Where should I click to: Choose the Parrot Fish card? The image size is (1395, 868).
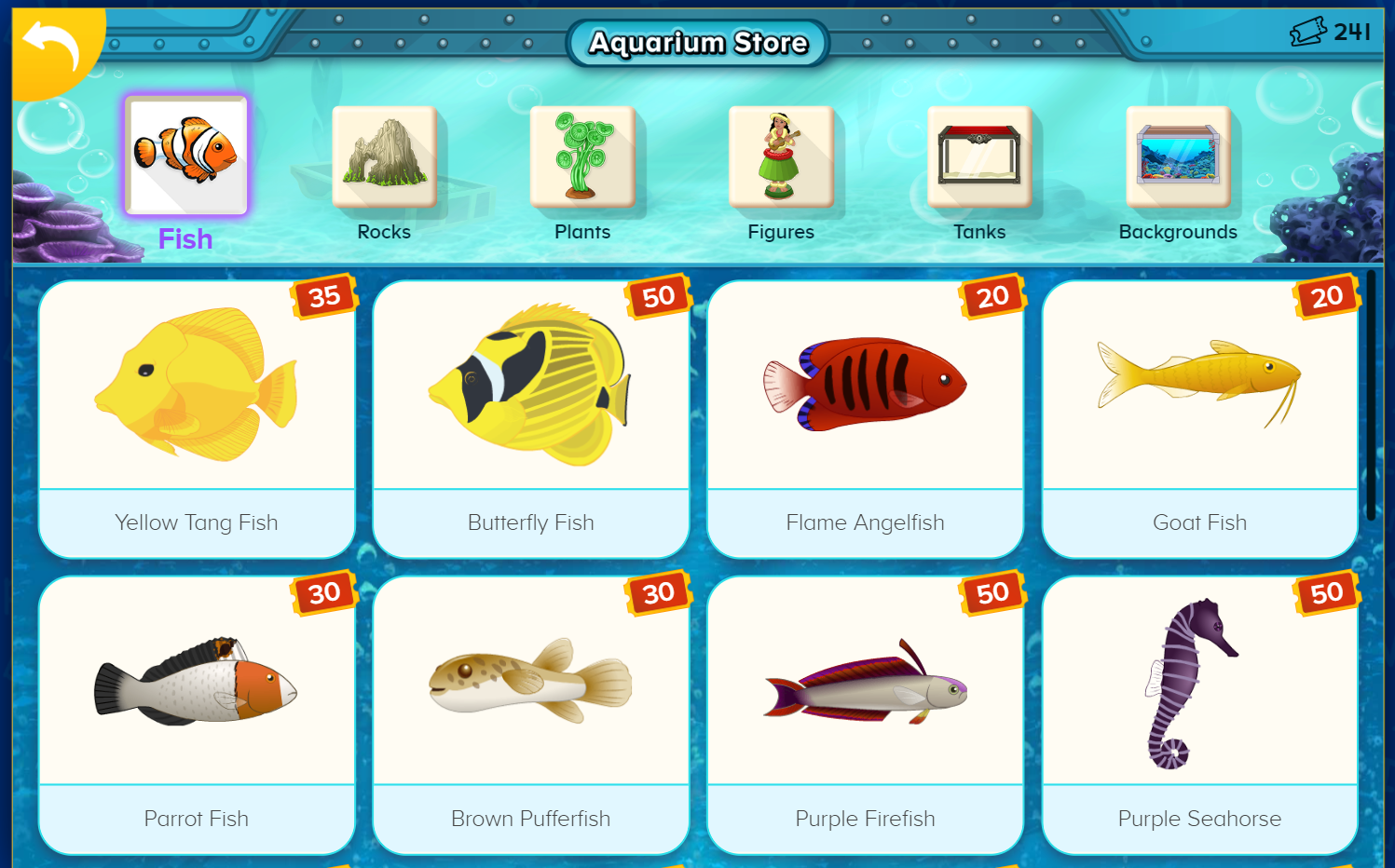[197, 714]
